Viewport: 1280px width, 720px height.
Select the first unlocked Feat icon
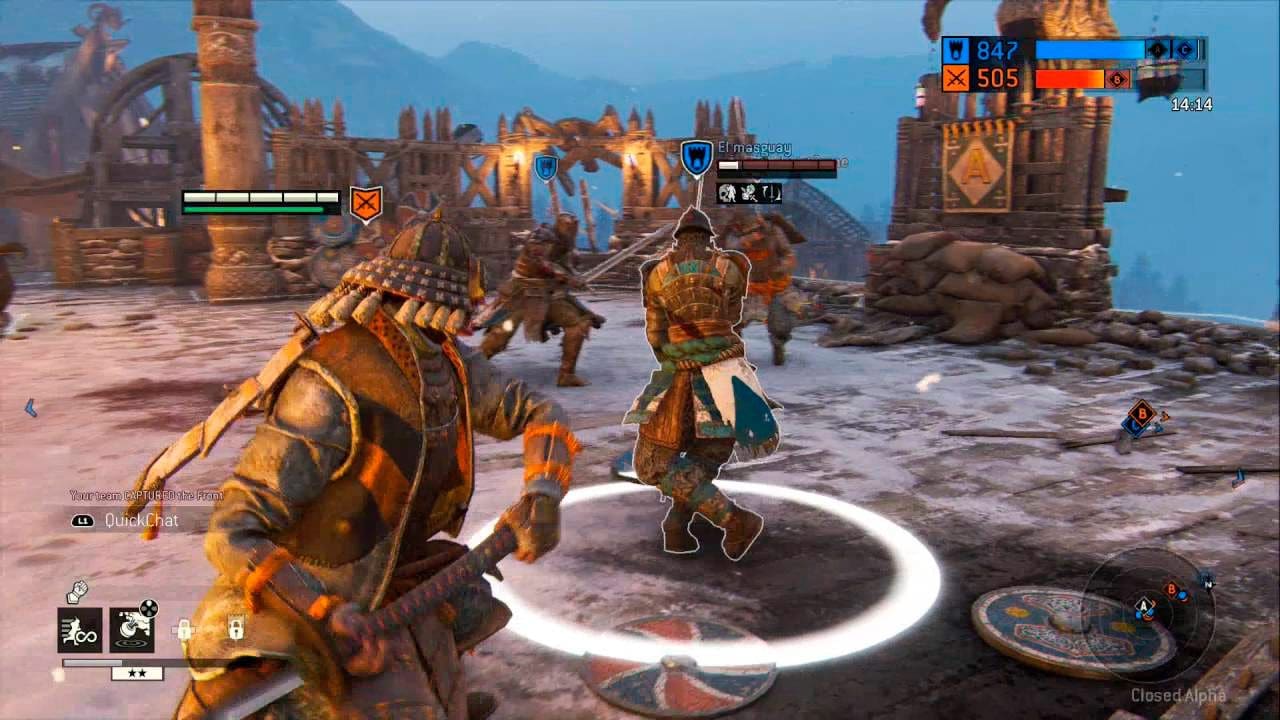(79, 630)
